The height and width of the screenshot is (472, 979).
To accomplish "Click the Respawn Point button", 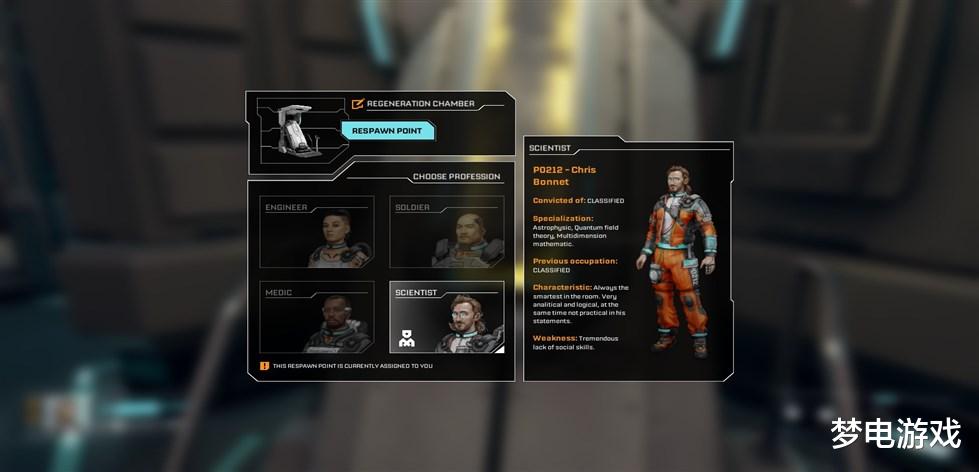I will click(387, 131).
